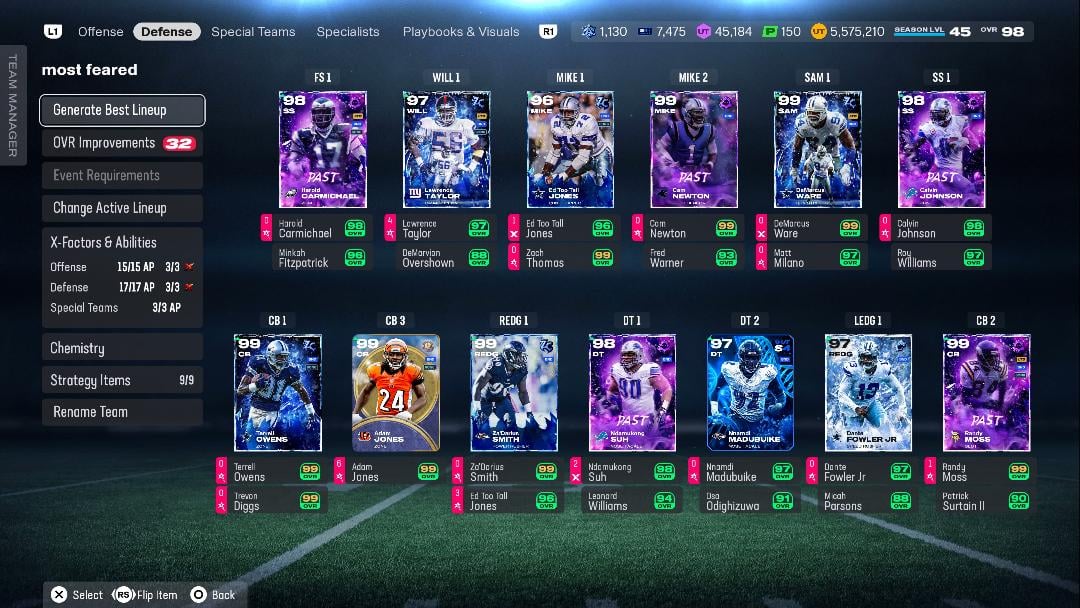
Task: Select Harold Carmichael FS1 card
Action: (322, 150)
